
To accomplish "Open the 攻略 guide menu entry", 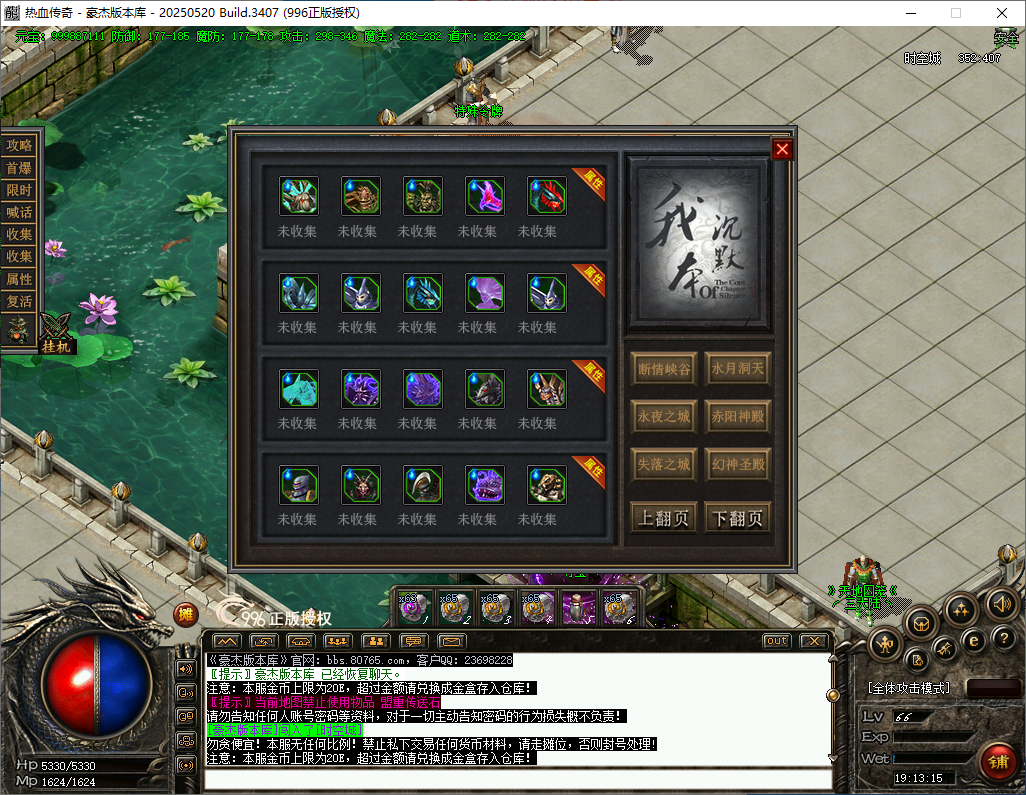I will click(19, 145).
